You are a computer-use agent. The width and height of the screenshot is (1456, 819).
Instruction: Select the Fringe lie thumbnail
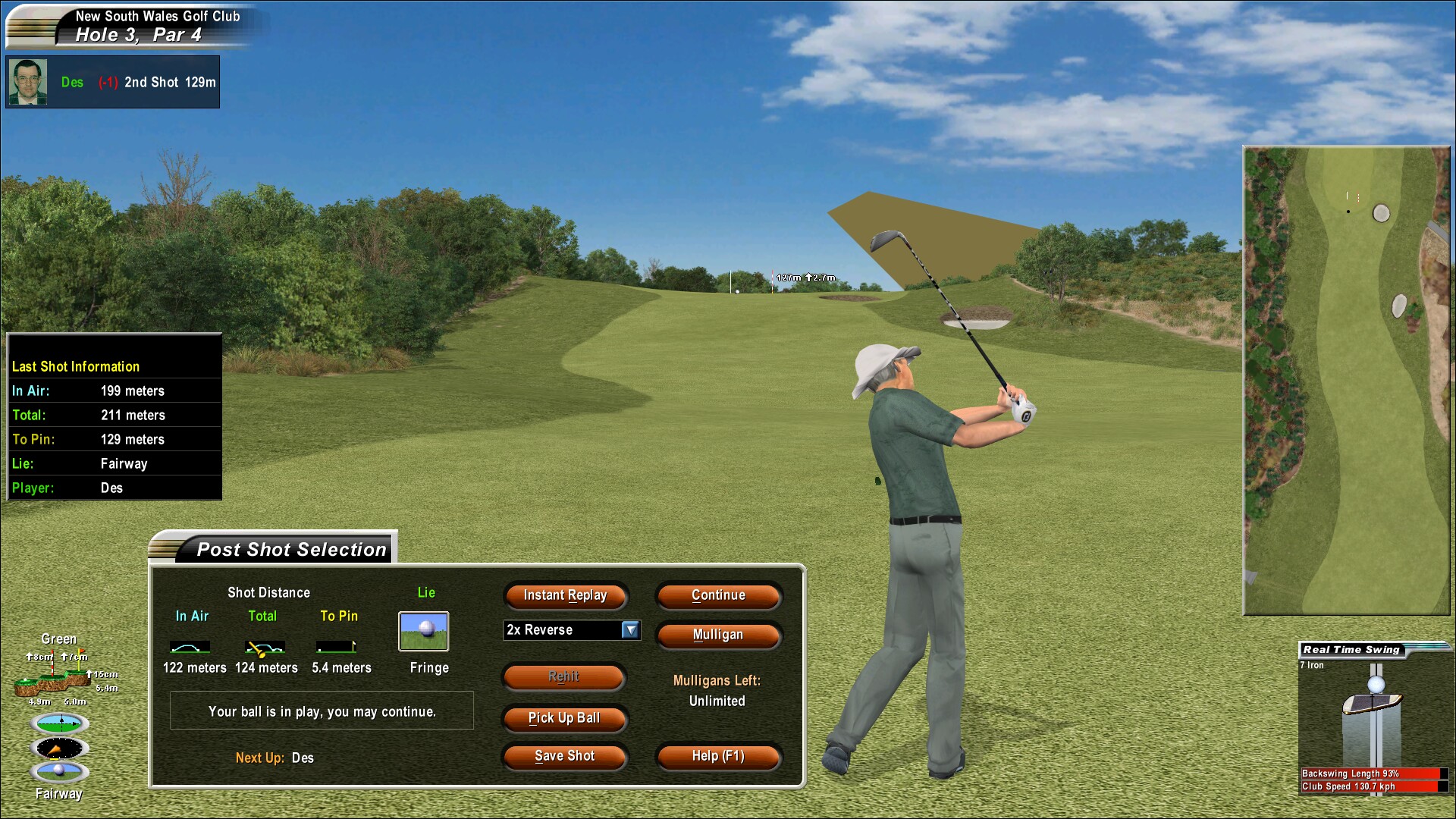pos(423,631)
